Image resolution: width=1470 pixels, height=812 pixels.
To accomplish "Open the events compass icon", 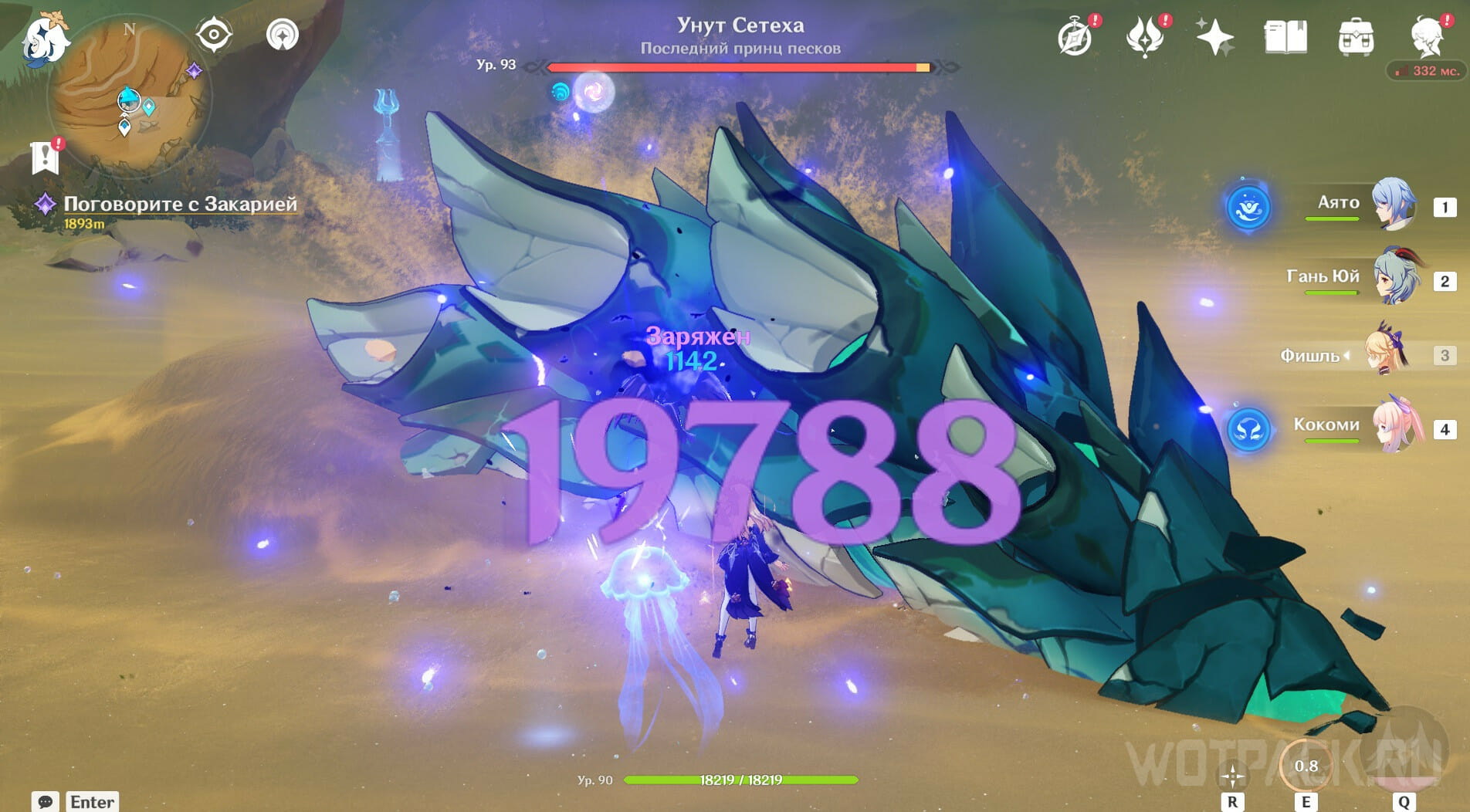I will pos(1075,37).
